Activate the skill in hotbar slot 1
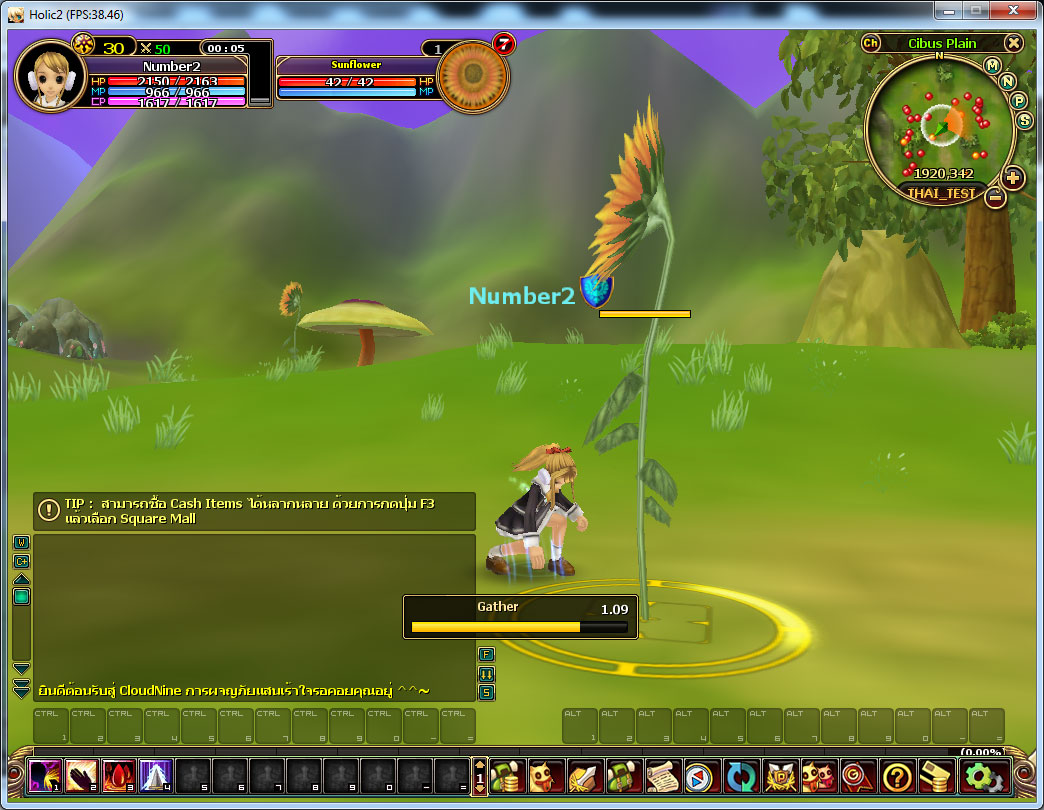 (x=45, y=775)
